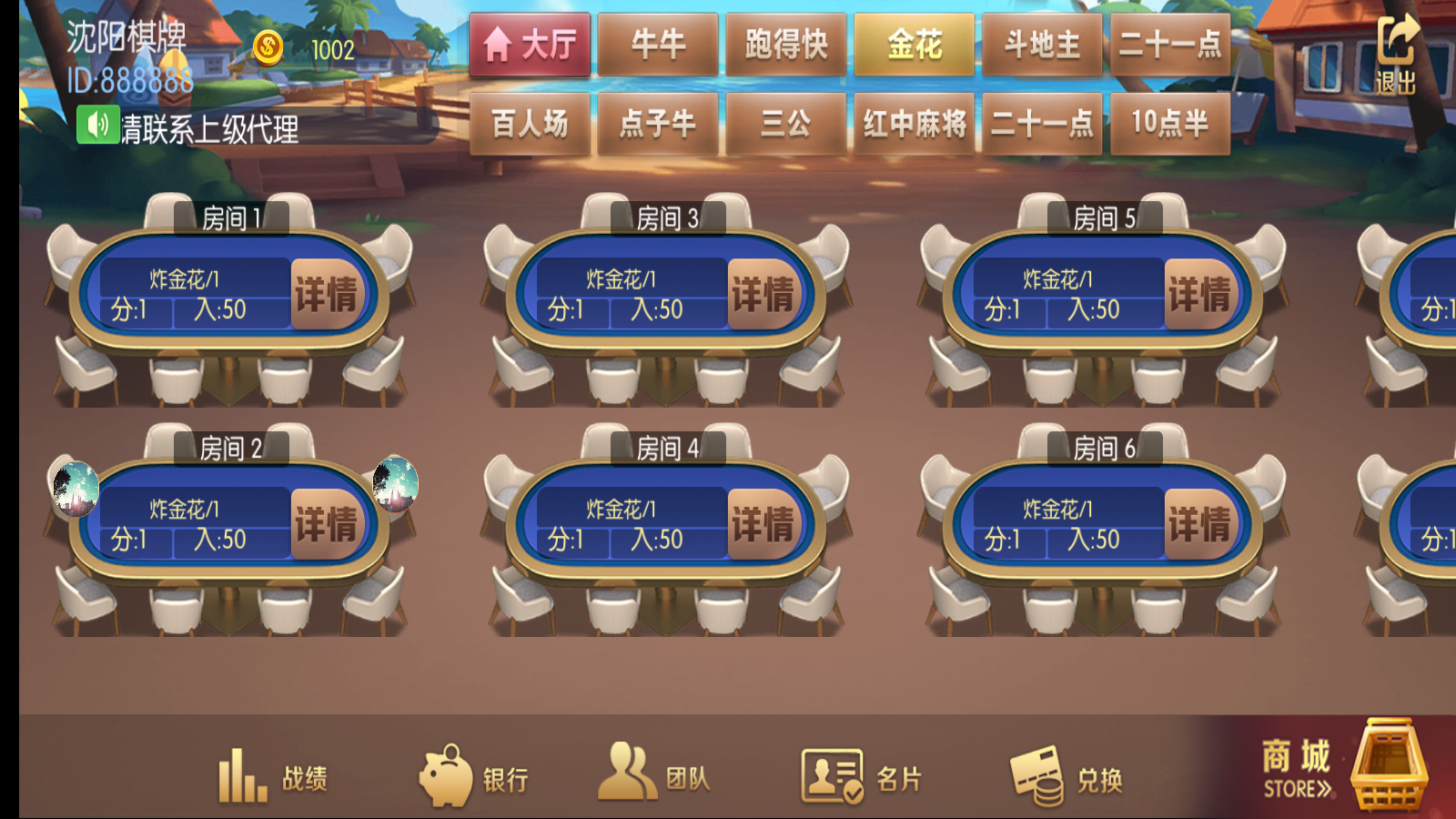Image resolution: width=1456 pixels, height=819 pixels.
Task: Switch to the 牛牛 game tab
Action: coord(657,44)
